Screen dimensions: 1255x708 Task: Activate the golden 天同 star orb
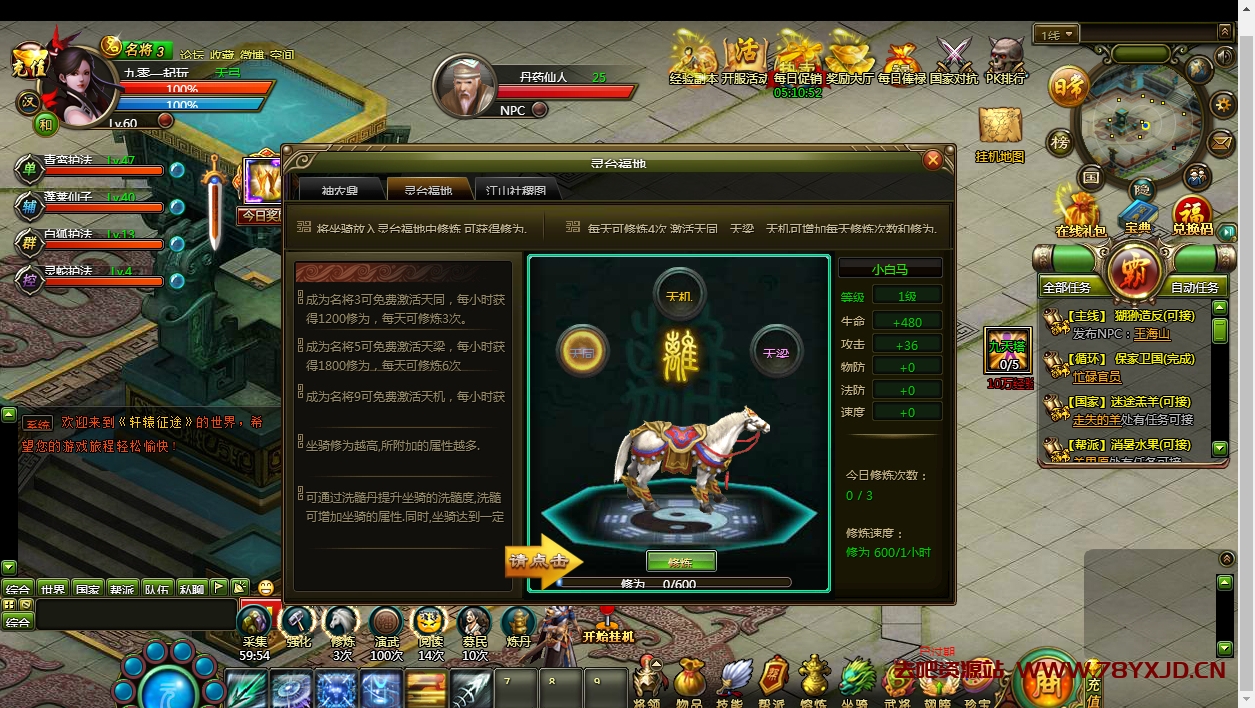pos(582,352)
